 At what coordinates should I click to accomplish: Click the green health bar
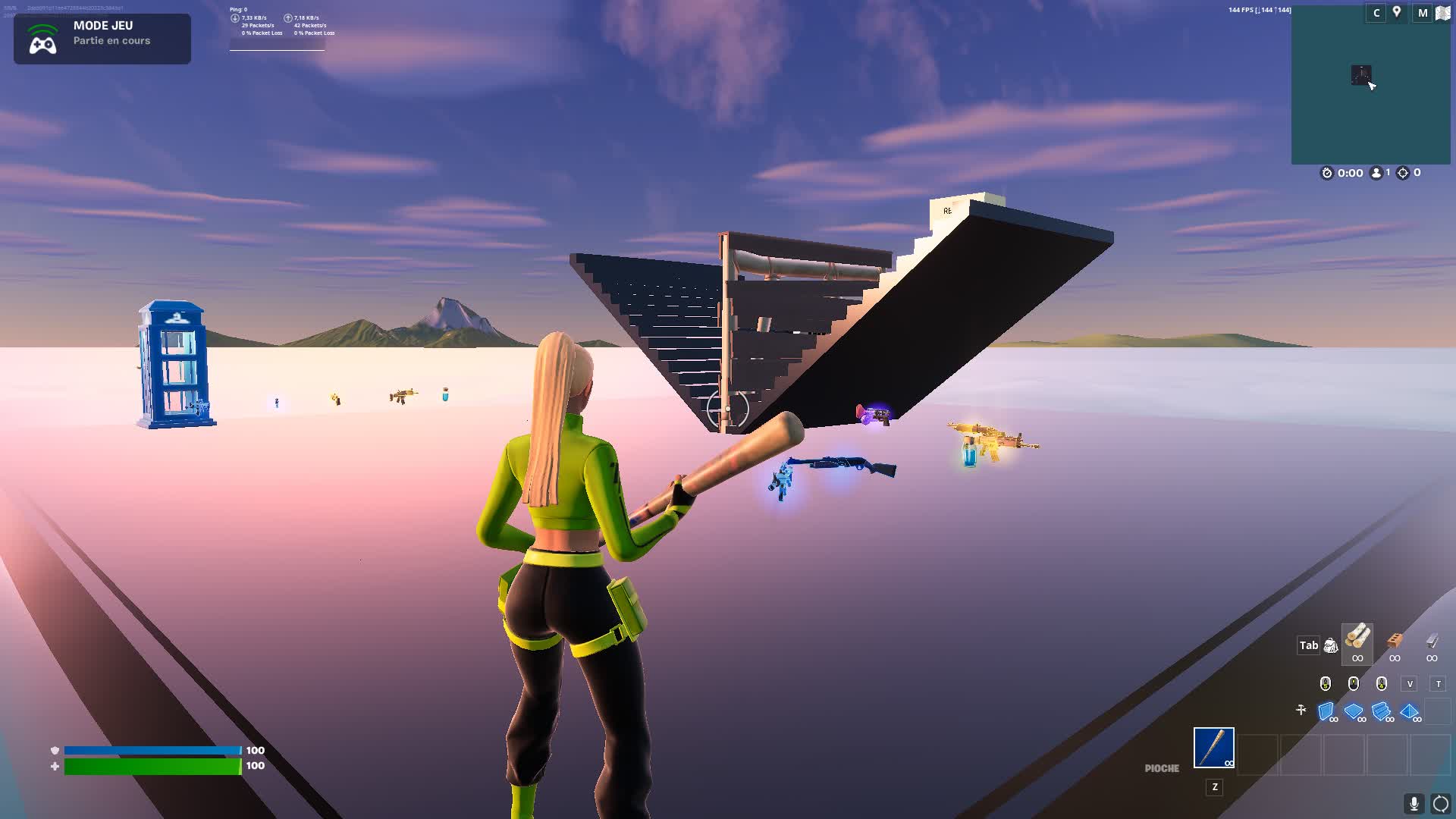(x=152, y=766)
